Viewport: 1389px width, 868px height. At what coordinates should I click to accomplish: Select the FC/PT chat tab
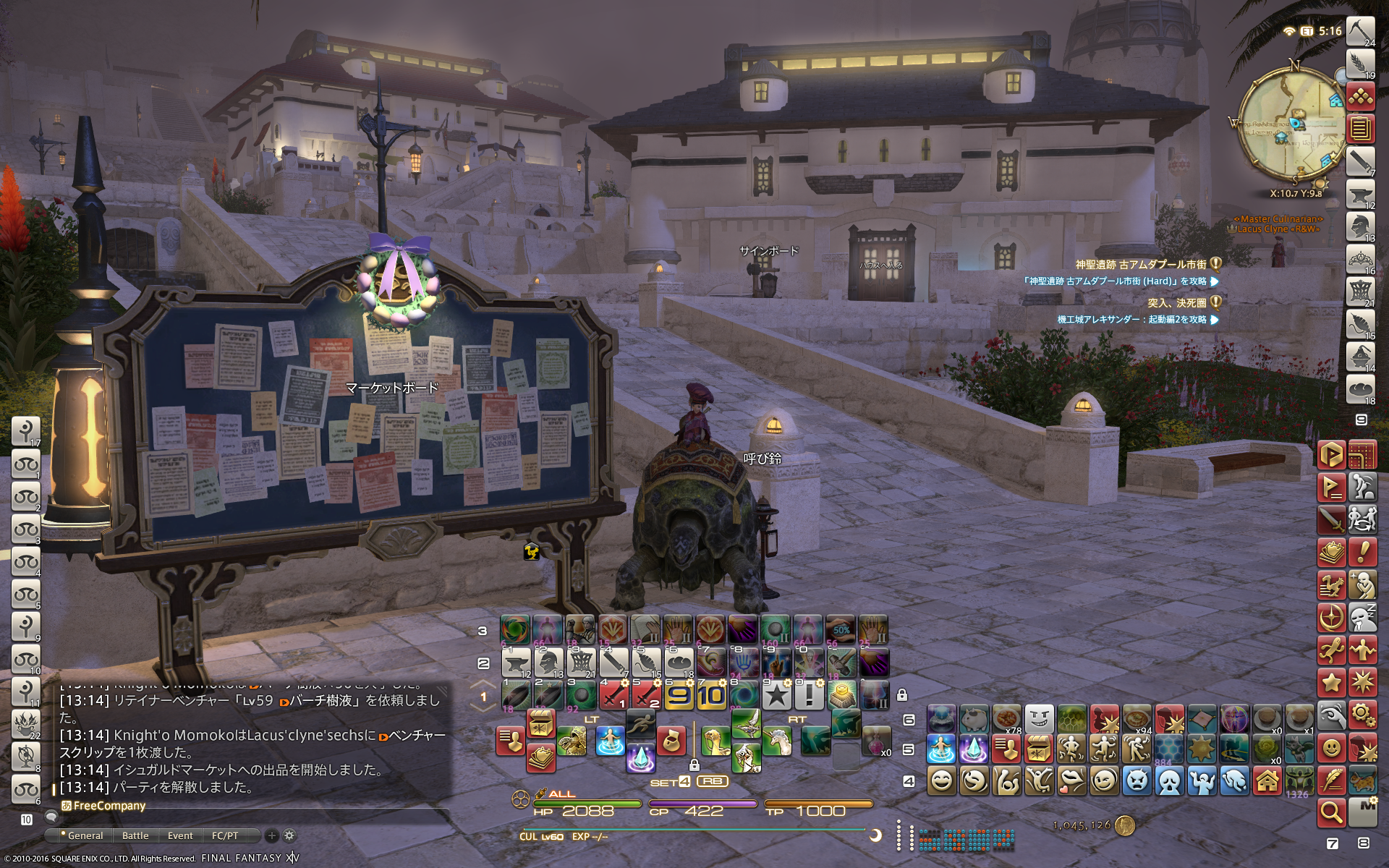[224, 835]
